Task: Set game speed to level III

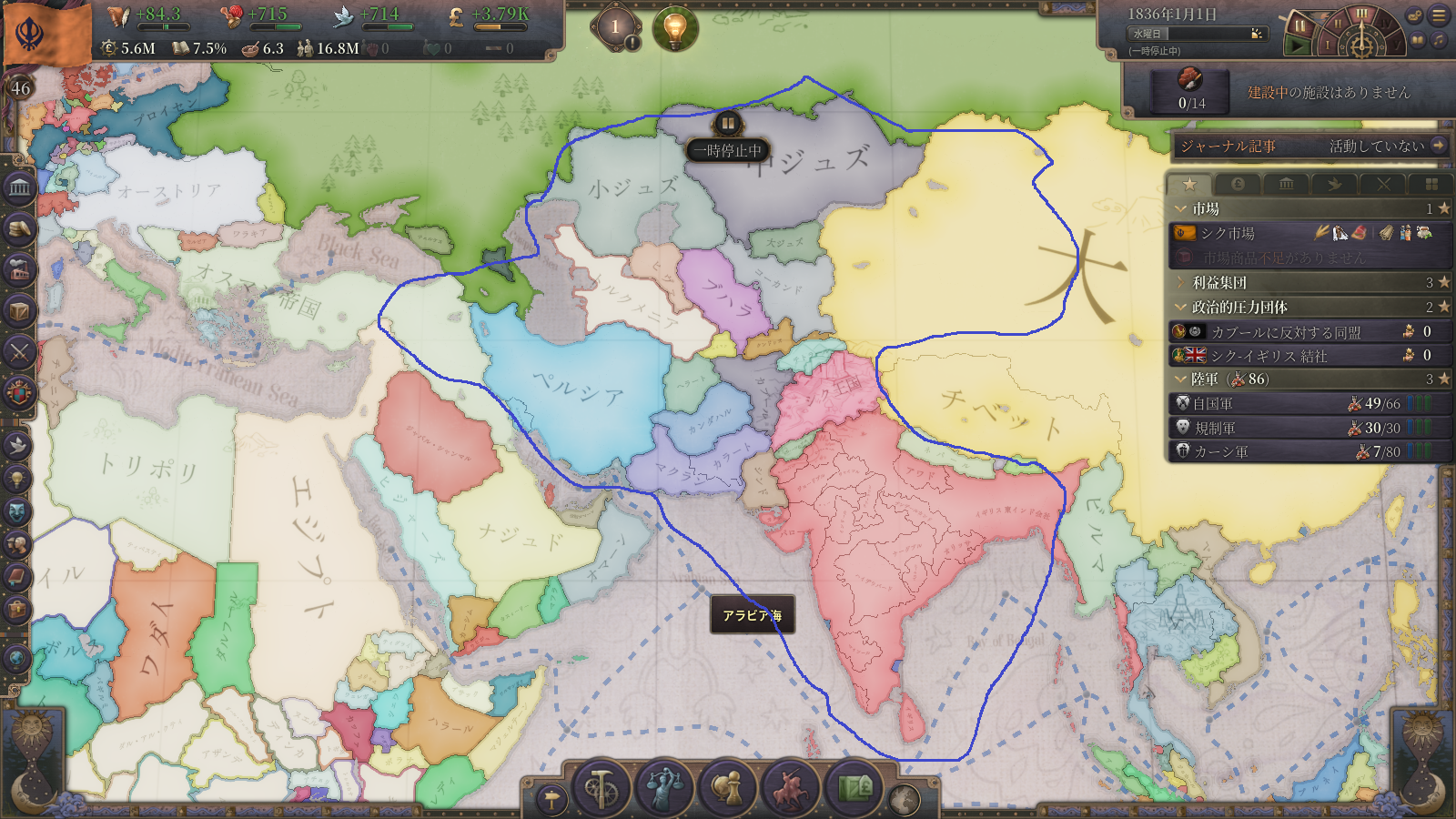Action: 1361,14
